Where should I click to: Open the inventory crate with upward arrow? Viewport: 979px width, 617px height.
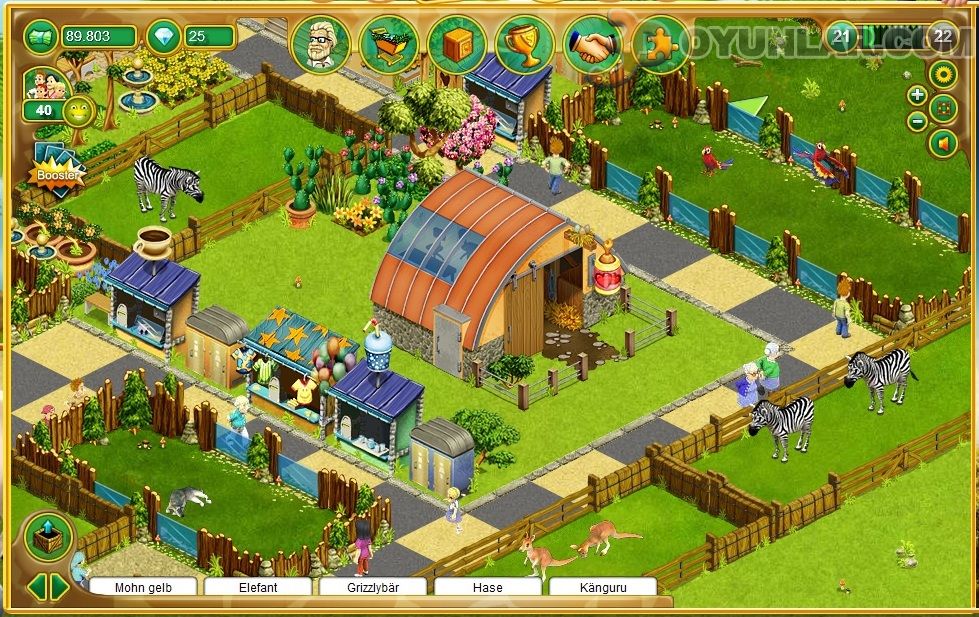[48, 537]
